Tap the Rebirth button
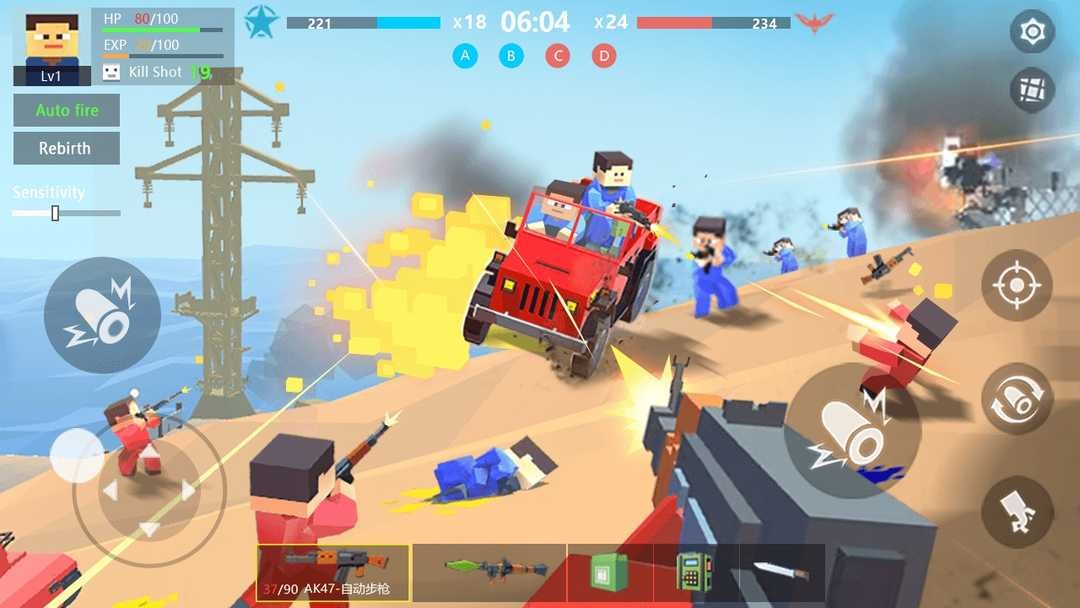Screen dimensions: 1080x608 pyautogui.click(x=67, y=148)
